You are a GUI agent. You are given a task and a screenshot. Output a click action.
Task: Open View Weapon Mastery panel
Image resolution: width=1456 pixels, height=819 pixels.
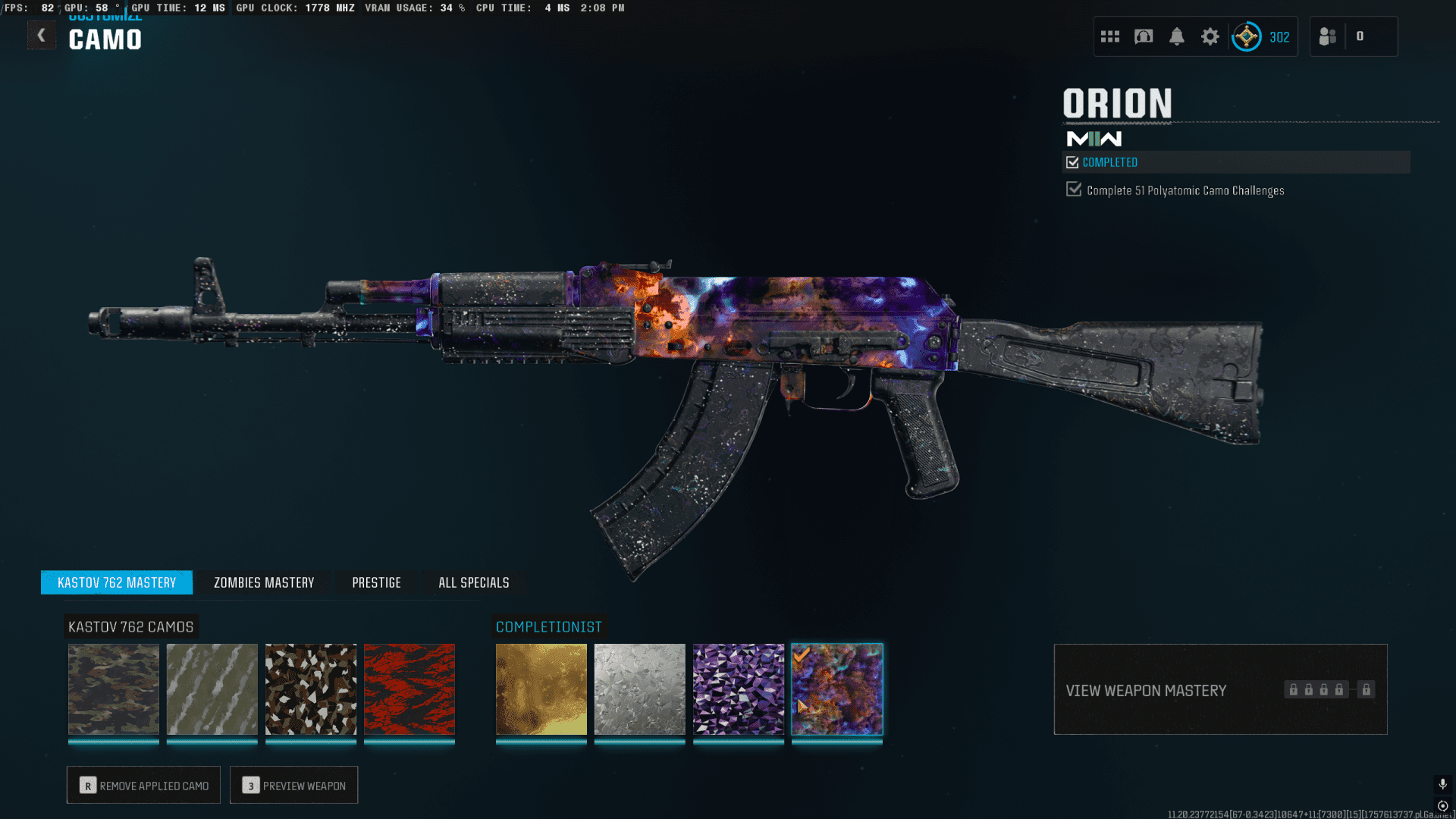(x=1220, y=690)
